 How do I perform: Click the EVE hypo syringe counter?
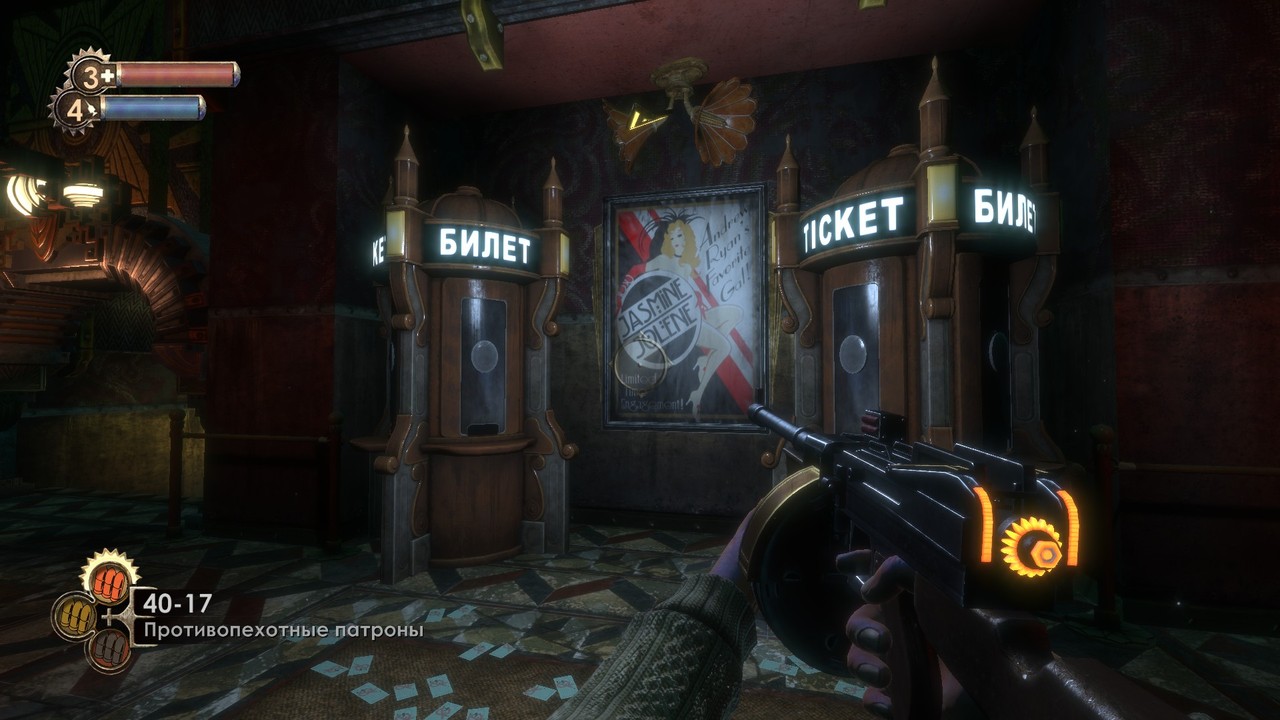coord(74,109)
